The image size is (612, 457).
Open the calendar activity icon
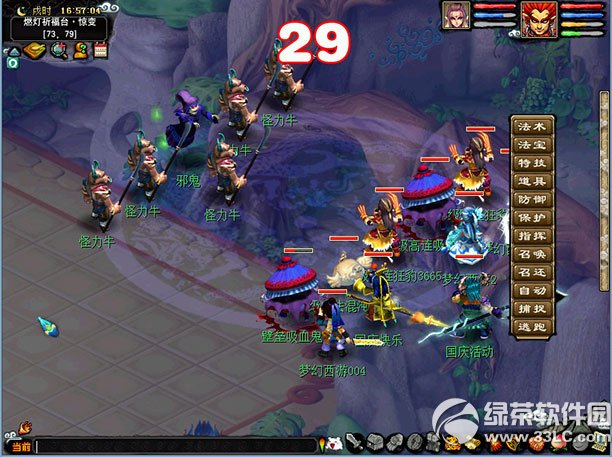(x=101, y=50)
